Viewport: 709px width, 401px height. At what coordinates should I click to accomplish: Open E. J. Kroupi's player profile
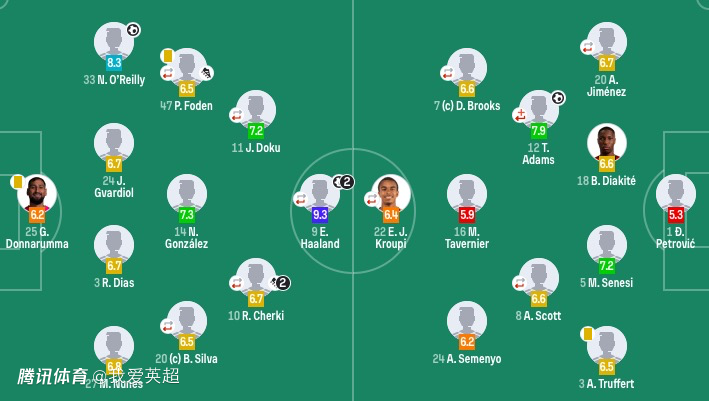pyautogui.click(x=391, y=194)
